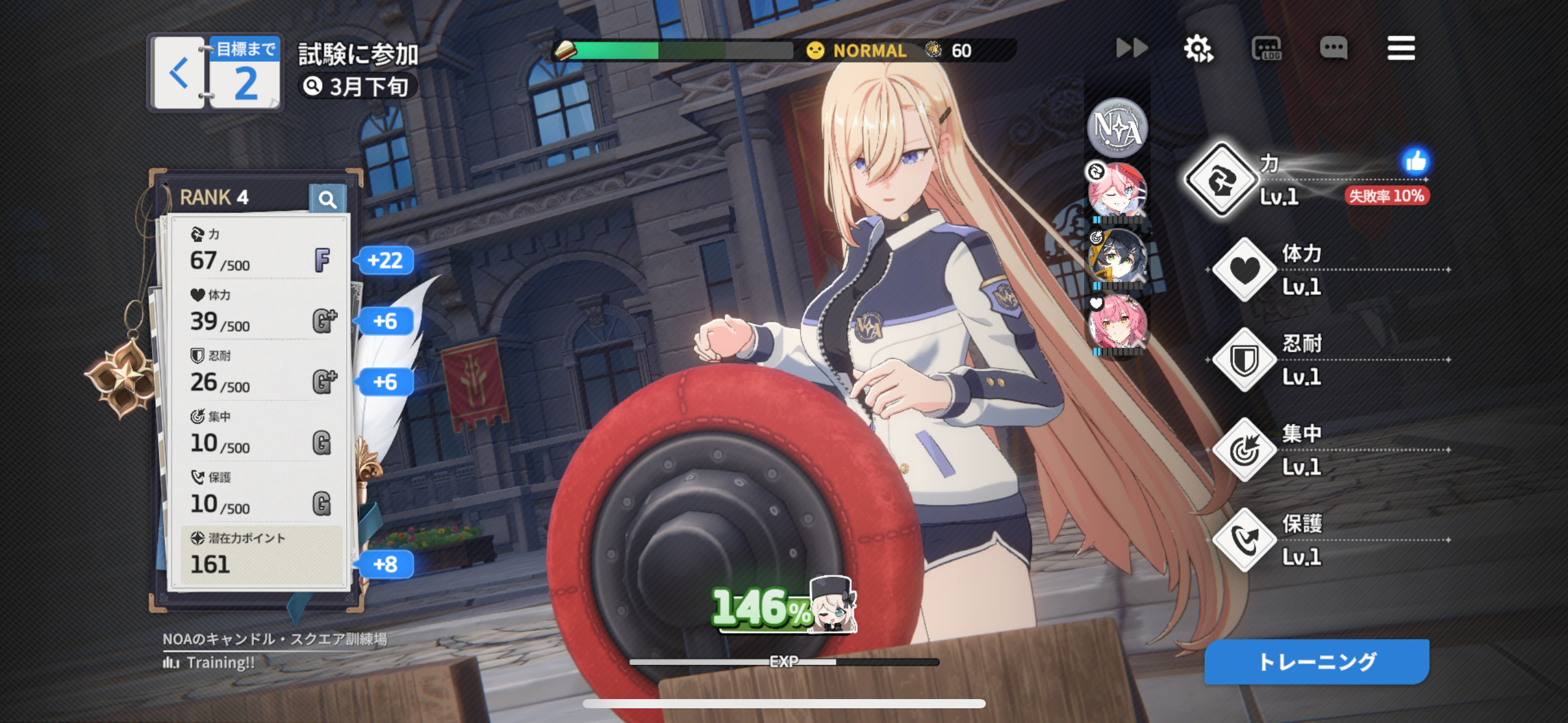Select the 忍耐 training option
The image size is (1568, 723).
(x=1244, y=360)
